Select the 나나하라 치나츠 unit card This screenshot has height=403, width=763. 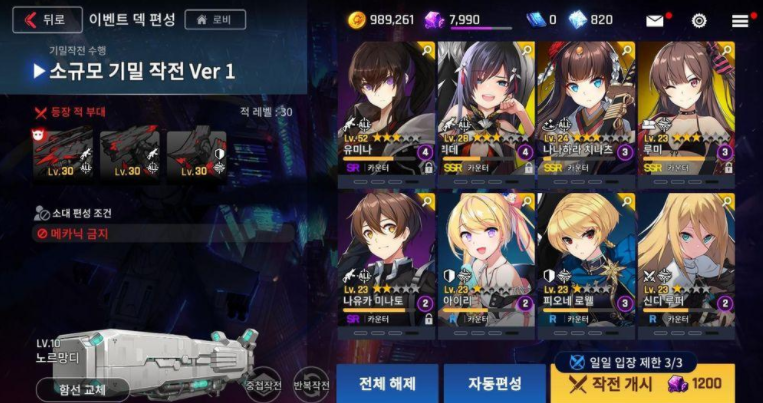[x=586, y=108]
